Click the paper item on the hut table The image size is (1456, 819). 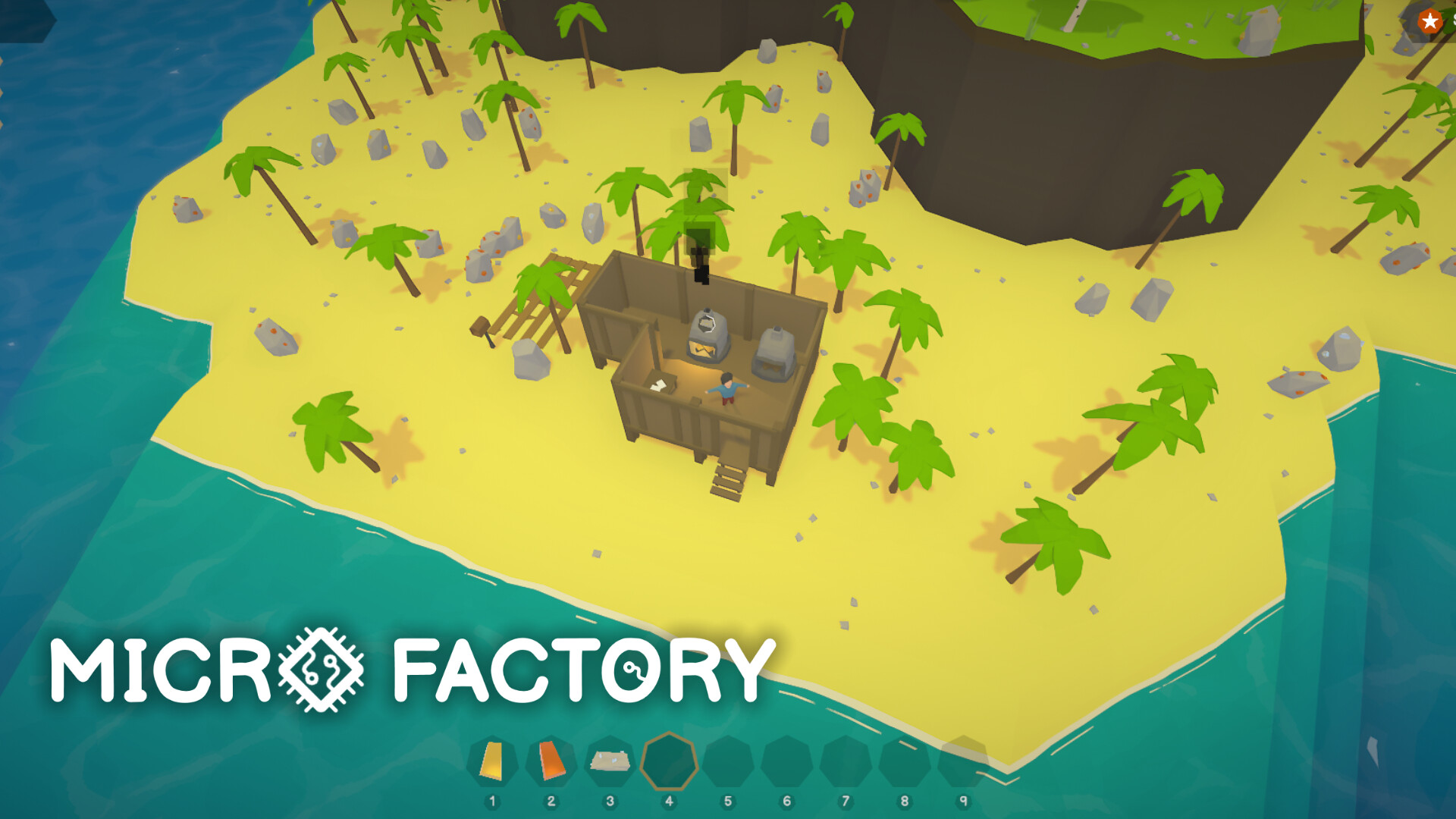point(658,385)
